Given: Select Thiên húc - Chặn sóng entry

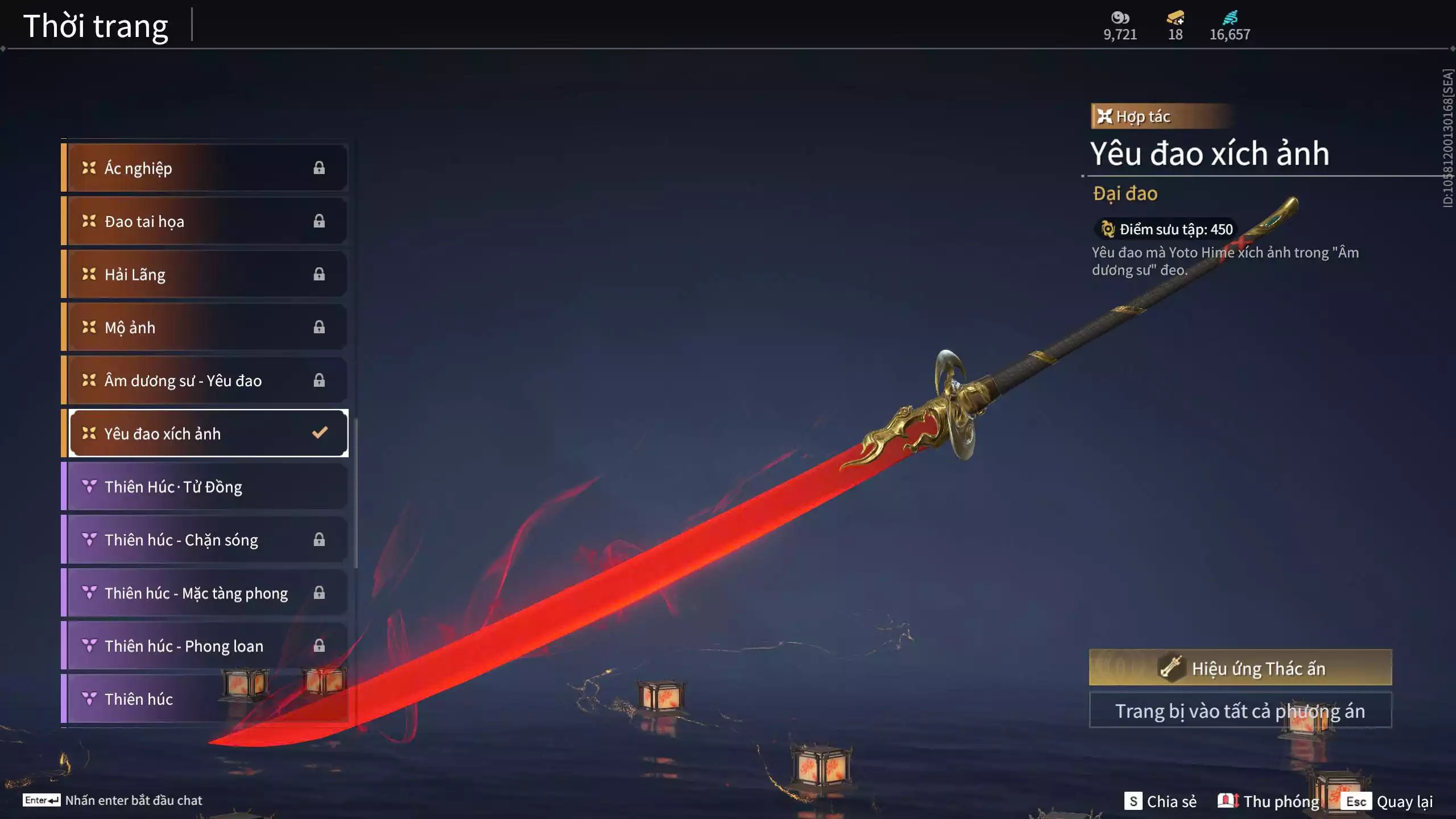Looking at the screenshot, I should [x=205, y=539].
